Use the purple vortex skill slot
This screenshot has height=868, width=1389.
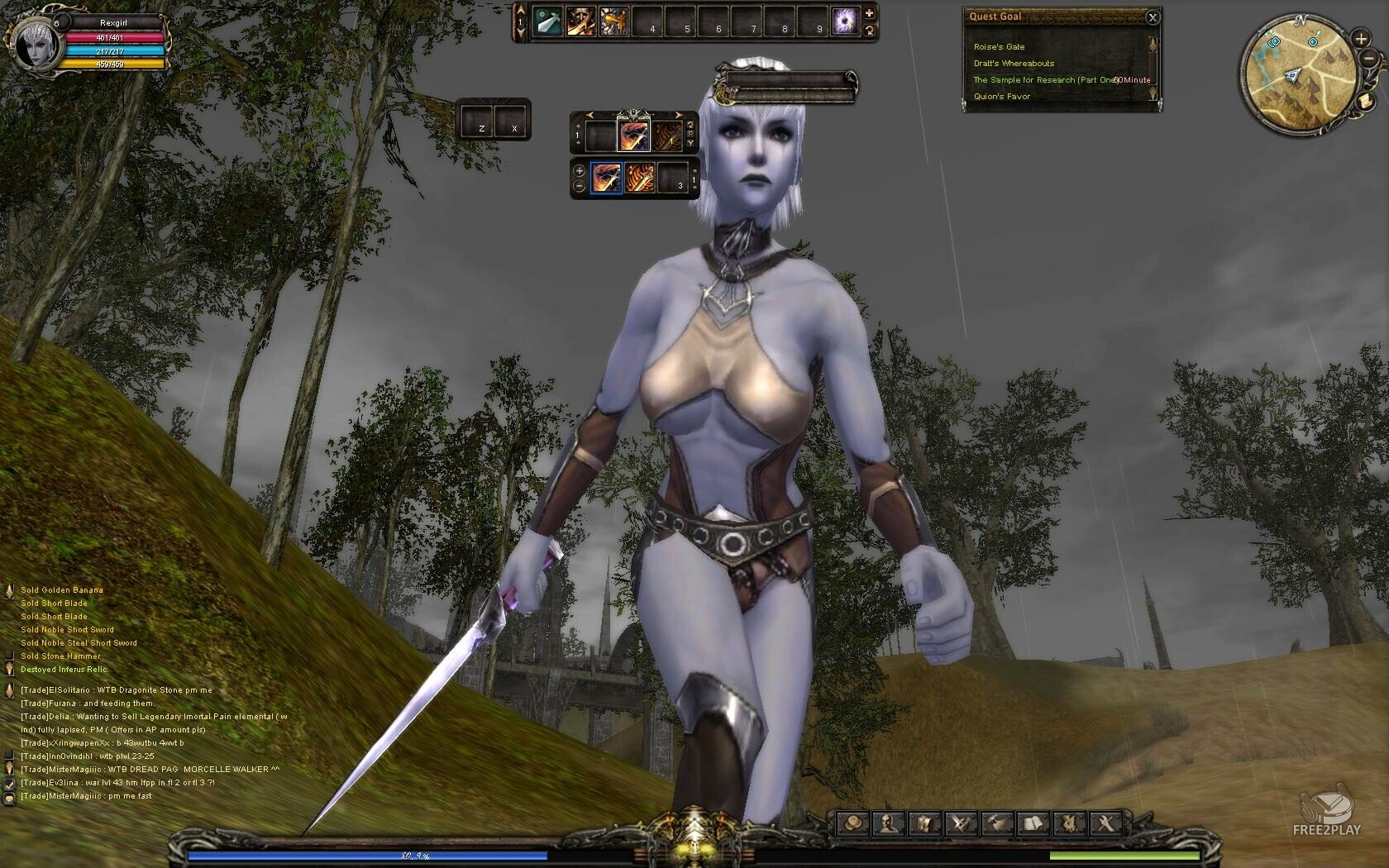pyautogui.click(x=845, y=22)
